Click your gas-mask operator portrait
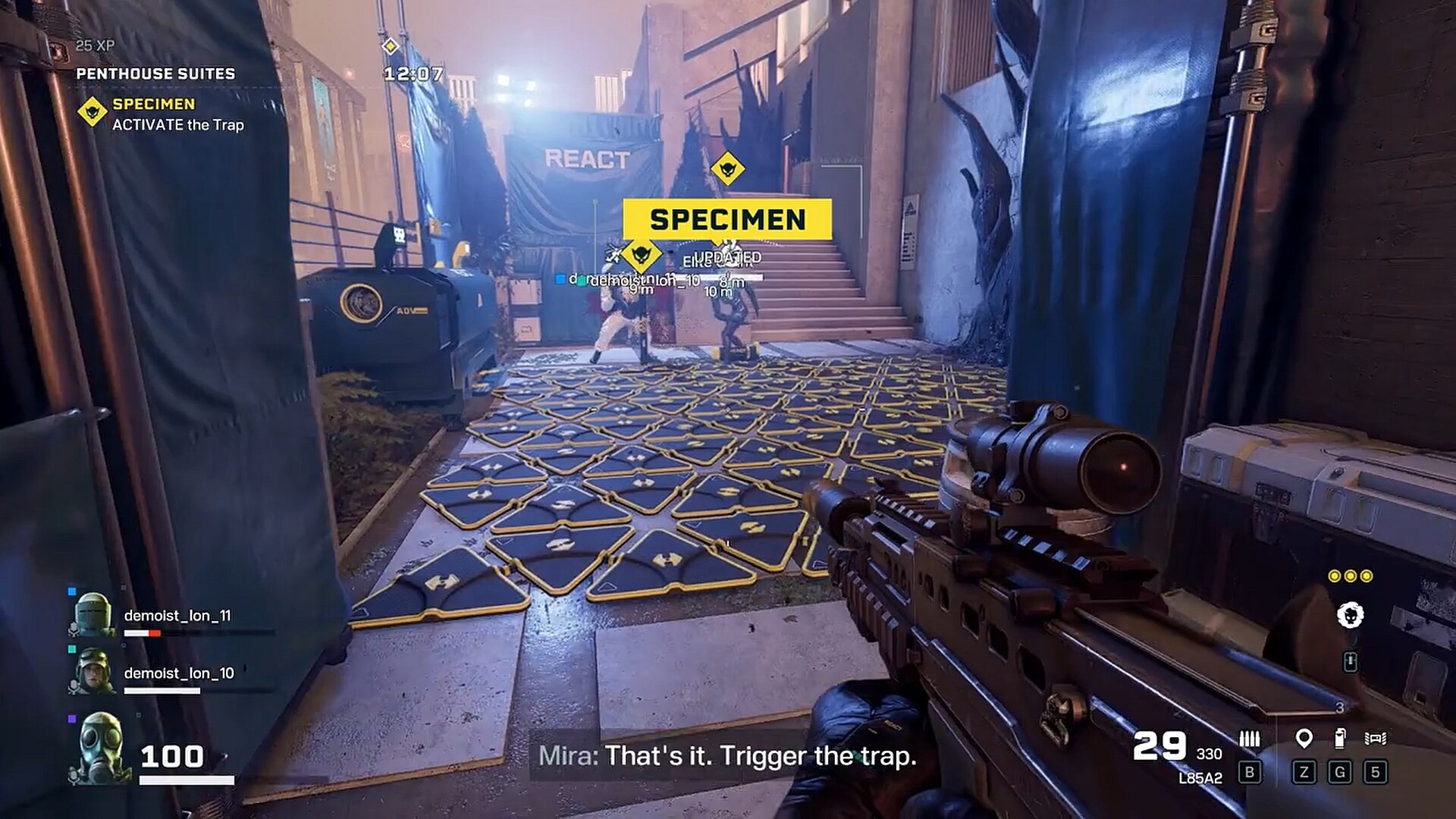1456x819 pixels. pyautogui.click(x=100, y=748)
